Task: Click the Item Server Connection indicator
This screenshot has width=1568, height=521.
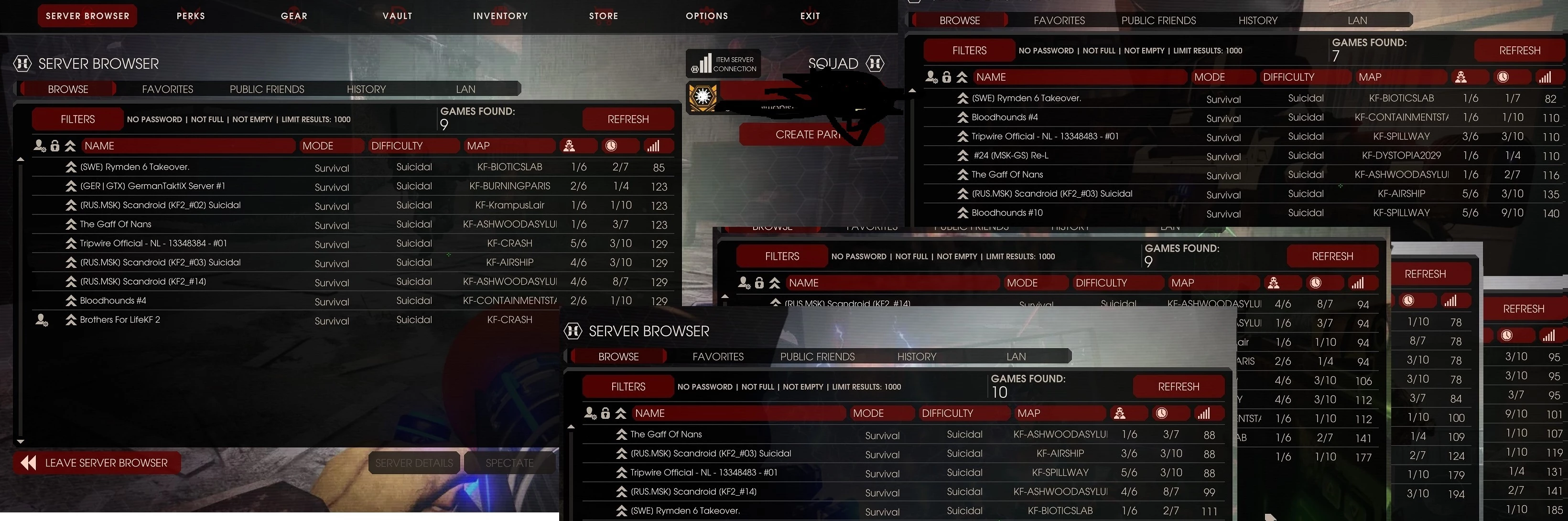Action: coord(724,64)
